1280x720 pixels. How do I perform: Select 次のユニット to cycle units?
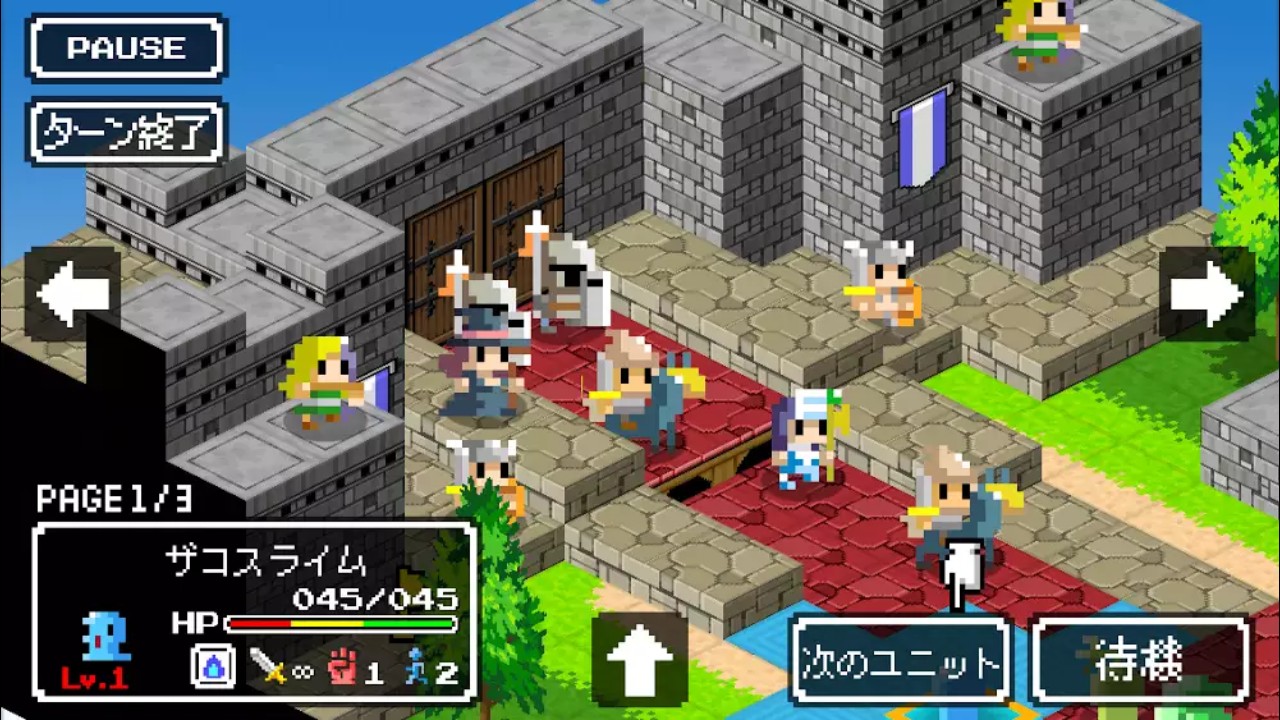[899, 660]
